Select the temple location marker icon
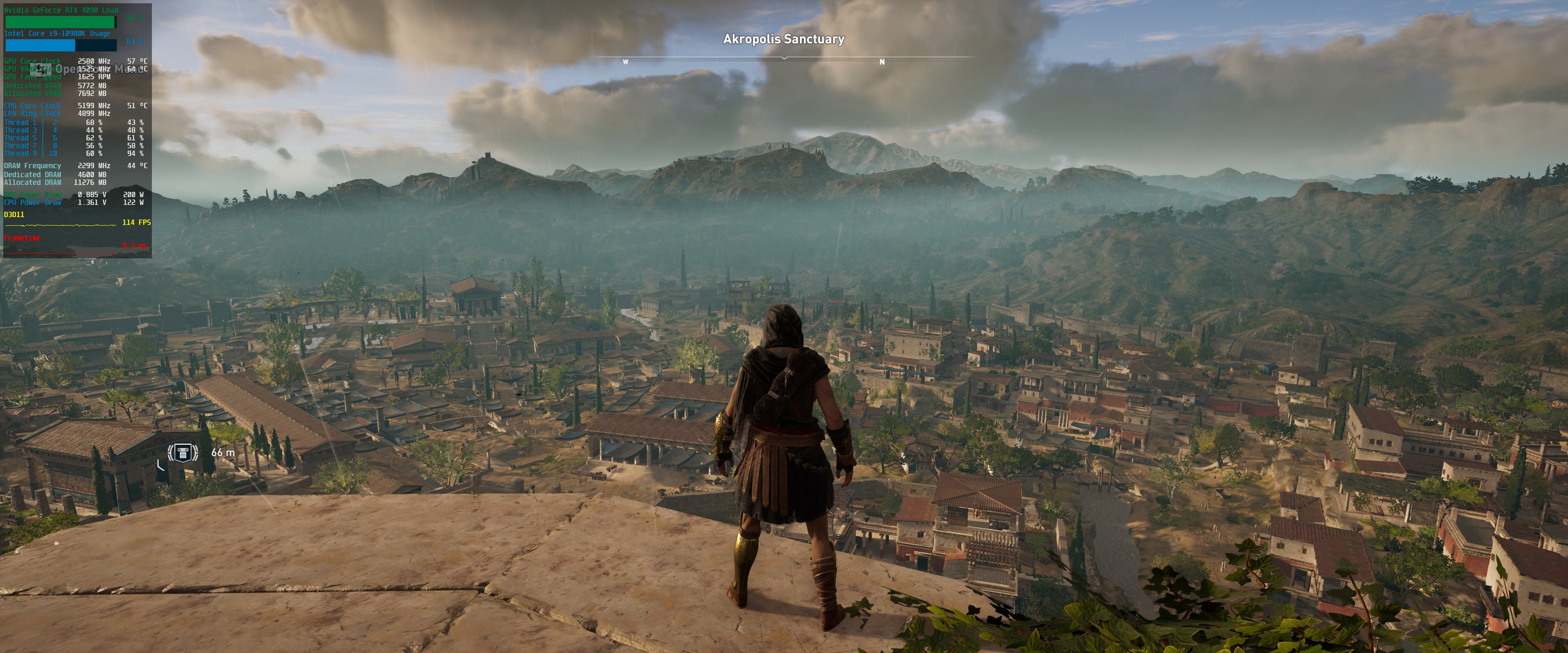Viewport: 1568px width, 653px height. [x=183, y=452]
